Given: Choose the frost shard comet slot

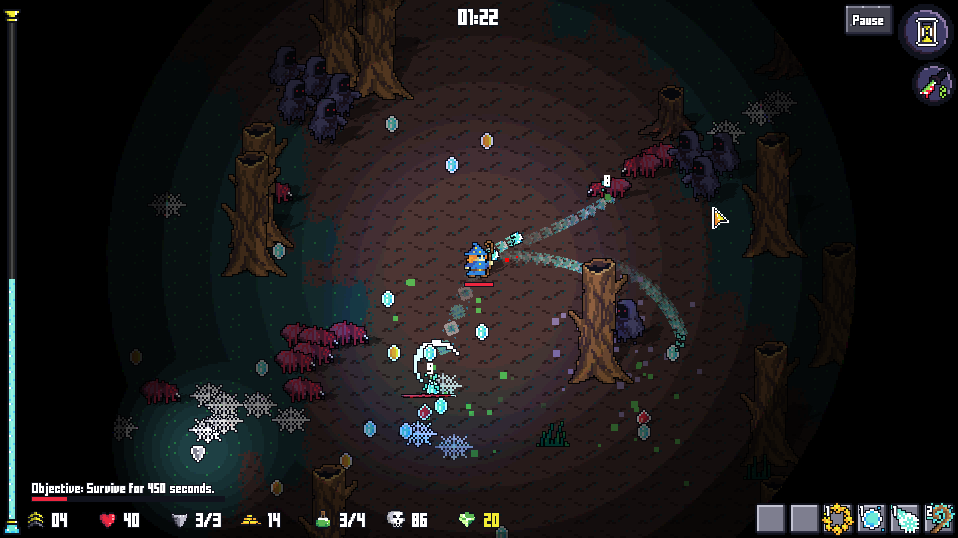Looking at the screenshot, I should tap(905, 518).
